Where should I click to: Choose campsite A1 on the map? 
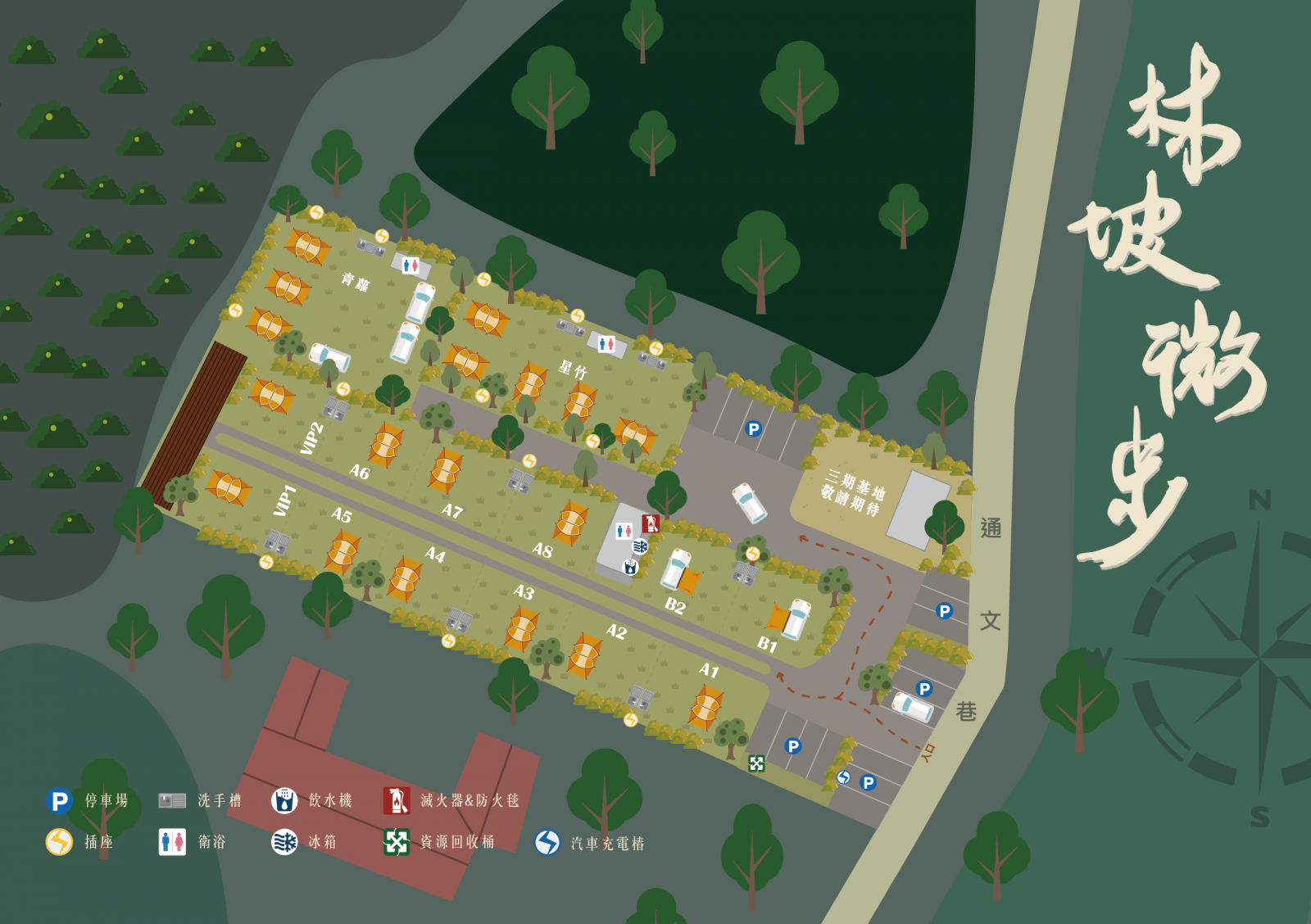(x=709, y=671)
